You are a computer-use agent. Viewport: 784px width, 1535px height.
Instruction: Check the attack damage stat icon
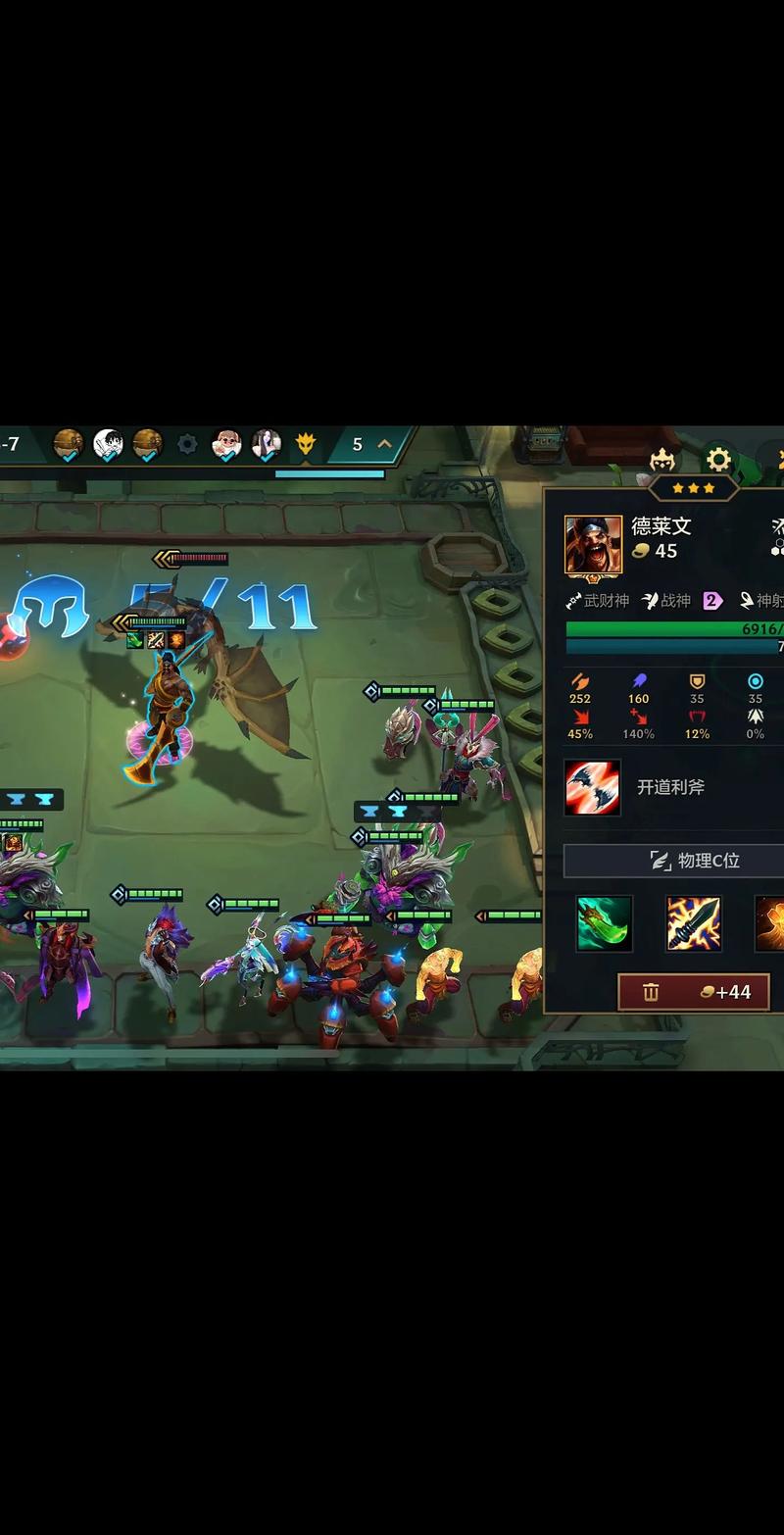coord(580,681)
